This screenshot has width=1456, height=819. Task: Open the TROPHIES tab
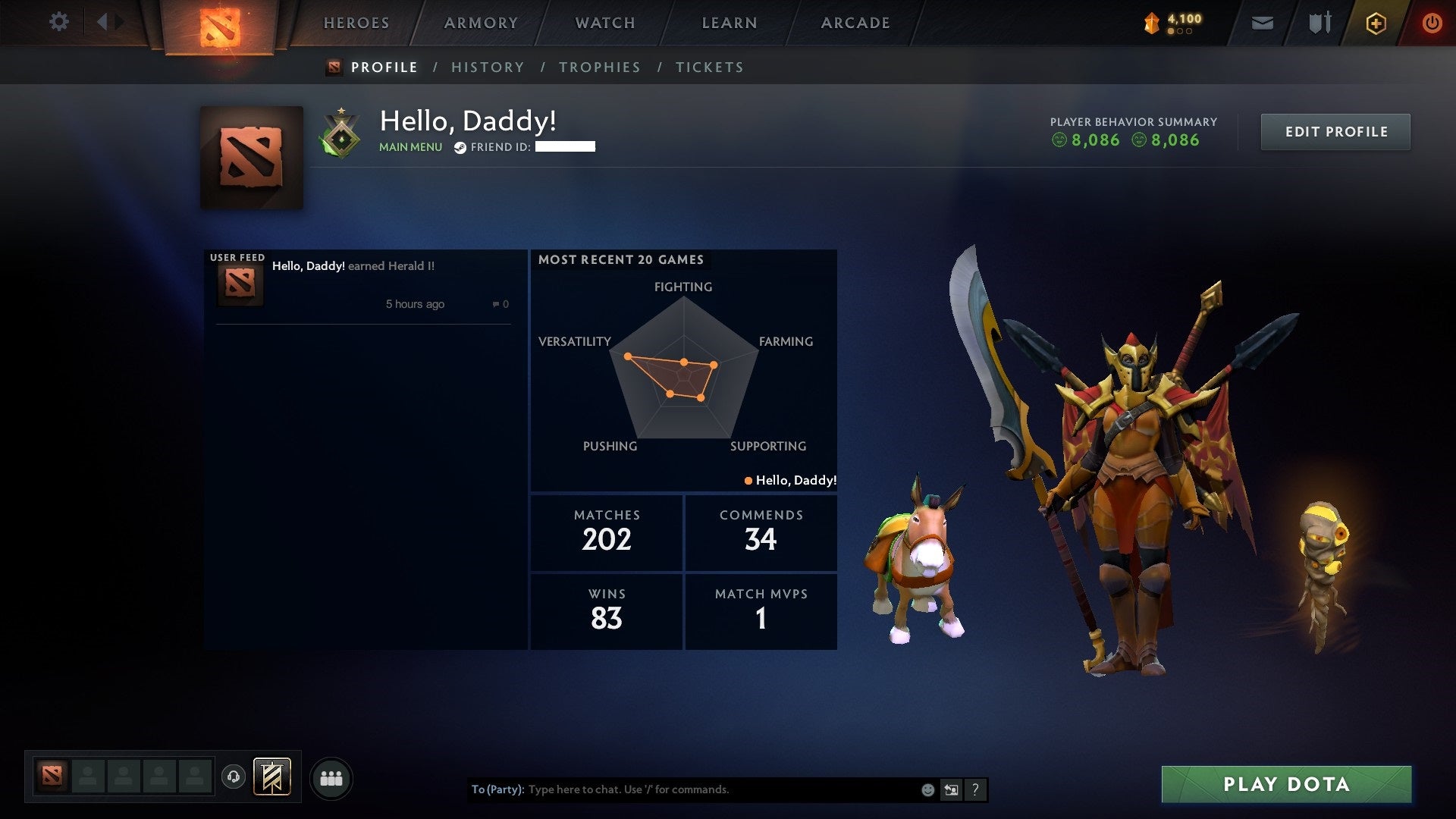(x=600, y=67)
